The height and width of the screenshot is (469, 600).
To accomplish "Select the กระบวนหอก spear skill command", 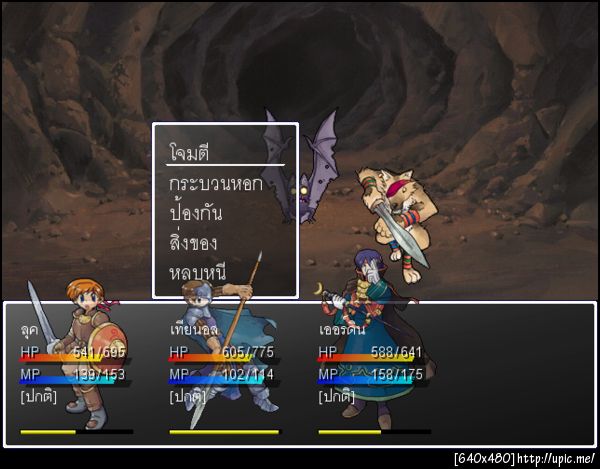I will pos(216,184).
